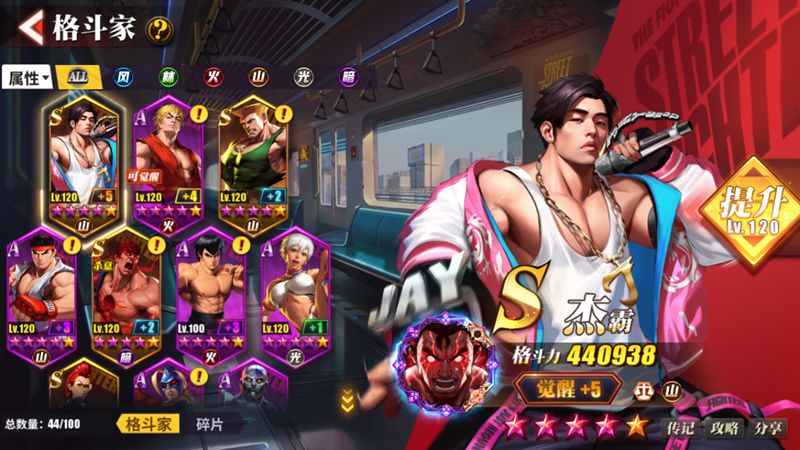Image resolution: width=800 pixels, height=450 pixels.
Task: Open the 属性 attribute dropdown
Action: click(27, 77)
